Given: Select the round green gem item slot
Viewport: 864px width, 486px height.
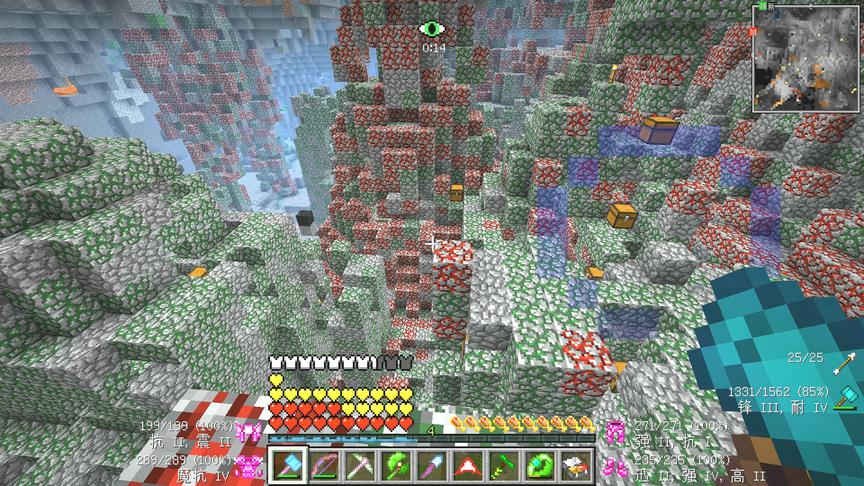Looking at the screenshot, I should (x=540, y=465).
